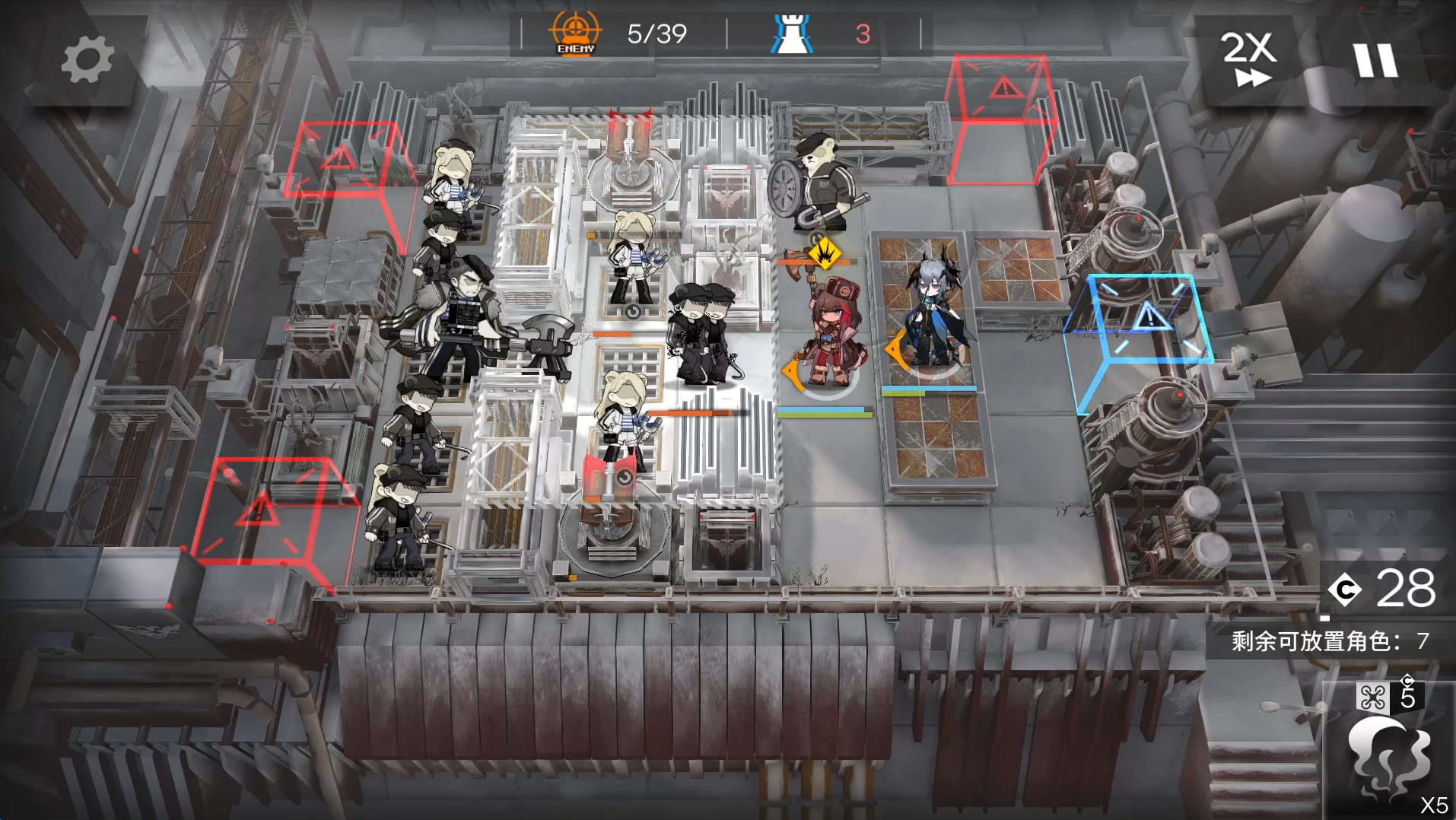
Task: Pause the battle
Action: (1375, 59)
